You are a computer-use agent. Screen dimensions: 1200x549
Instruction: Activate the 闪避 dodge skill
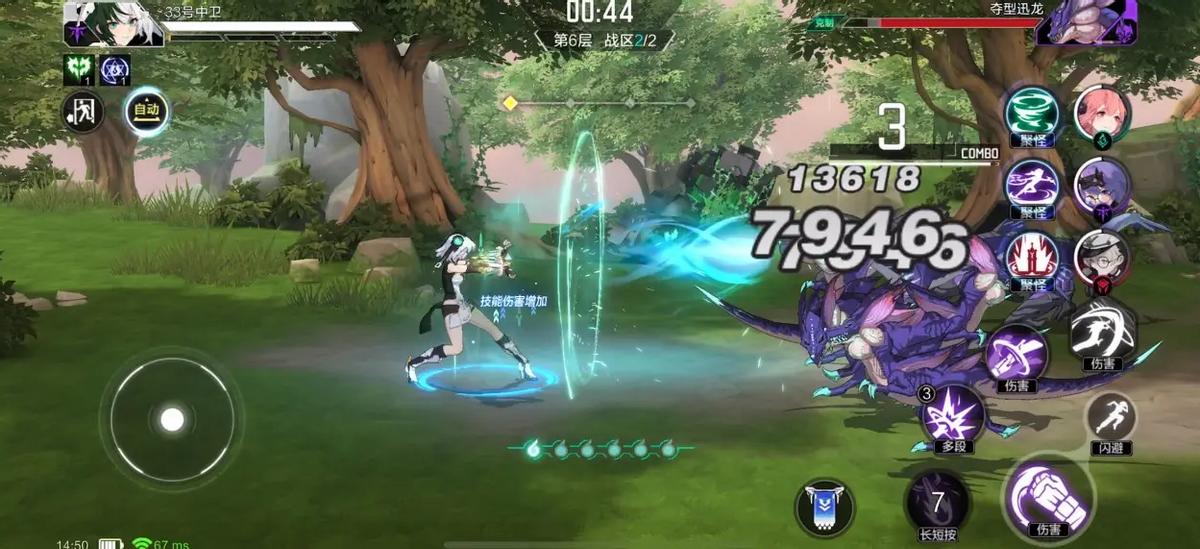(x=1110, y=418)
